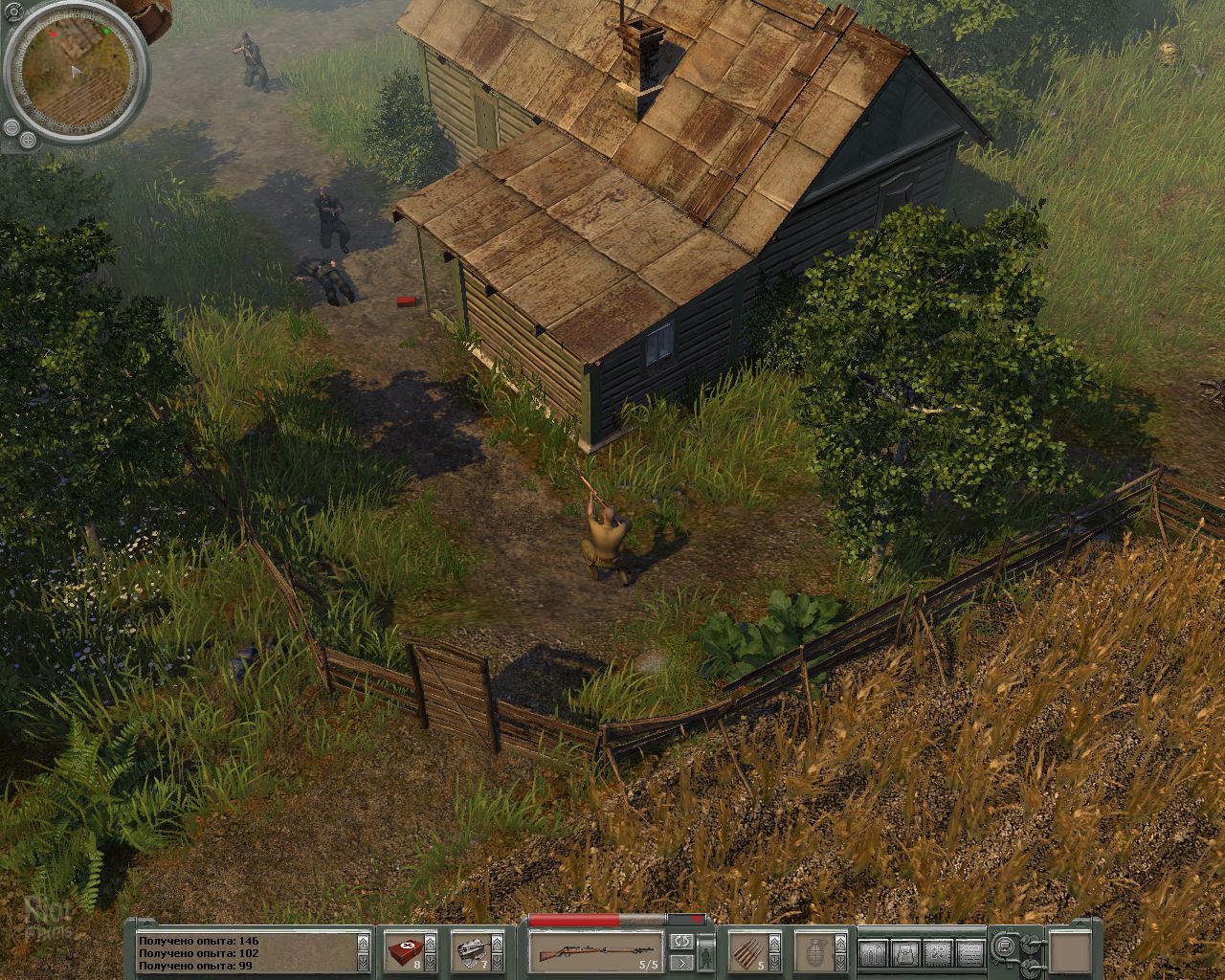
Task: Select the equipped rifle weapon slot
Action: click(594, 952)
